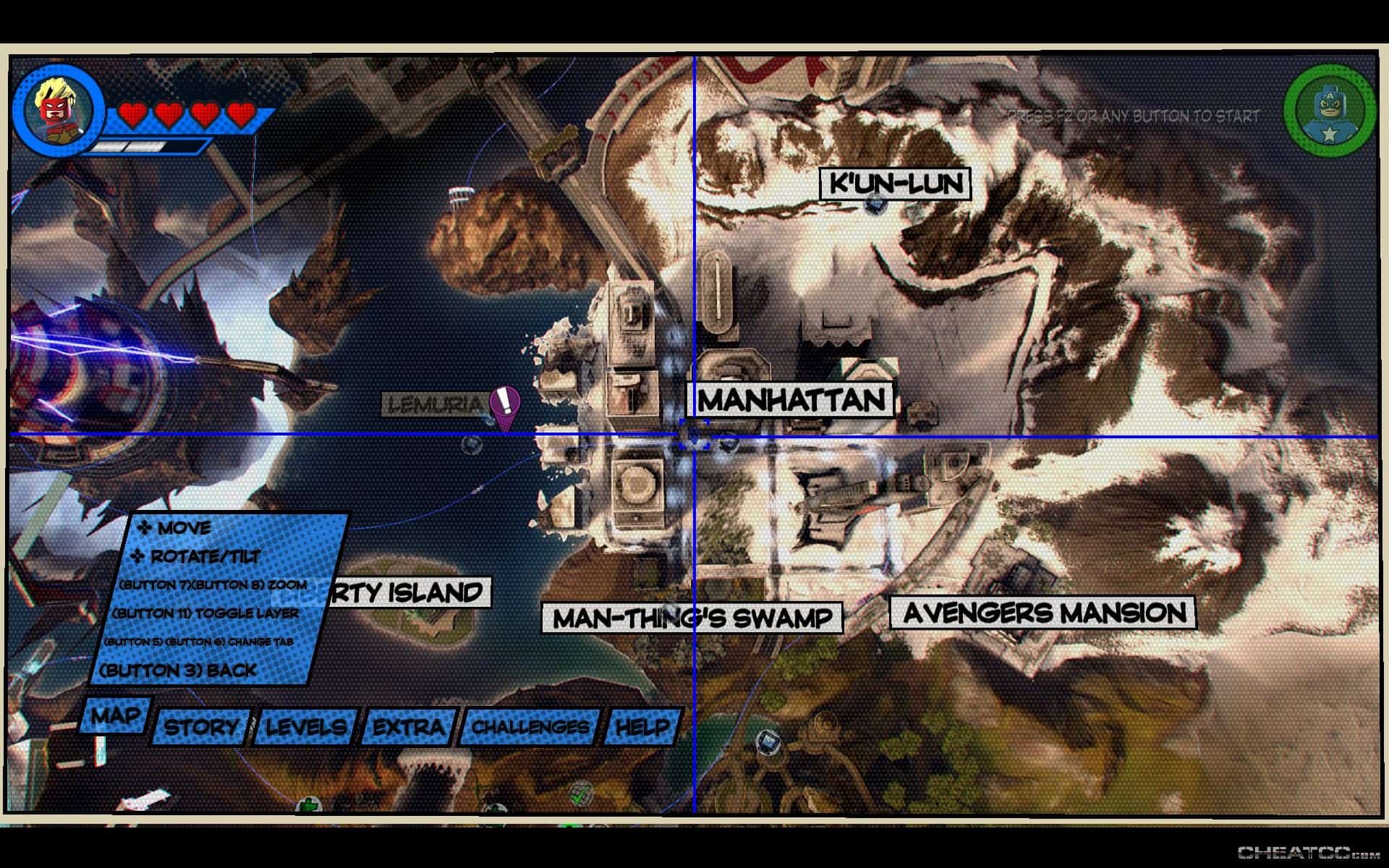Select the Avengers Mansion map label
Viewport: 1389px width, 868px height.
1043,613
